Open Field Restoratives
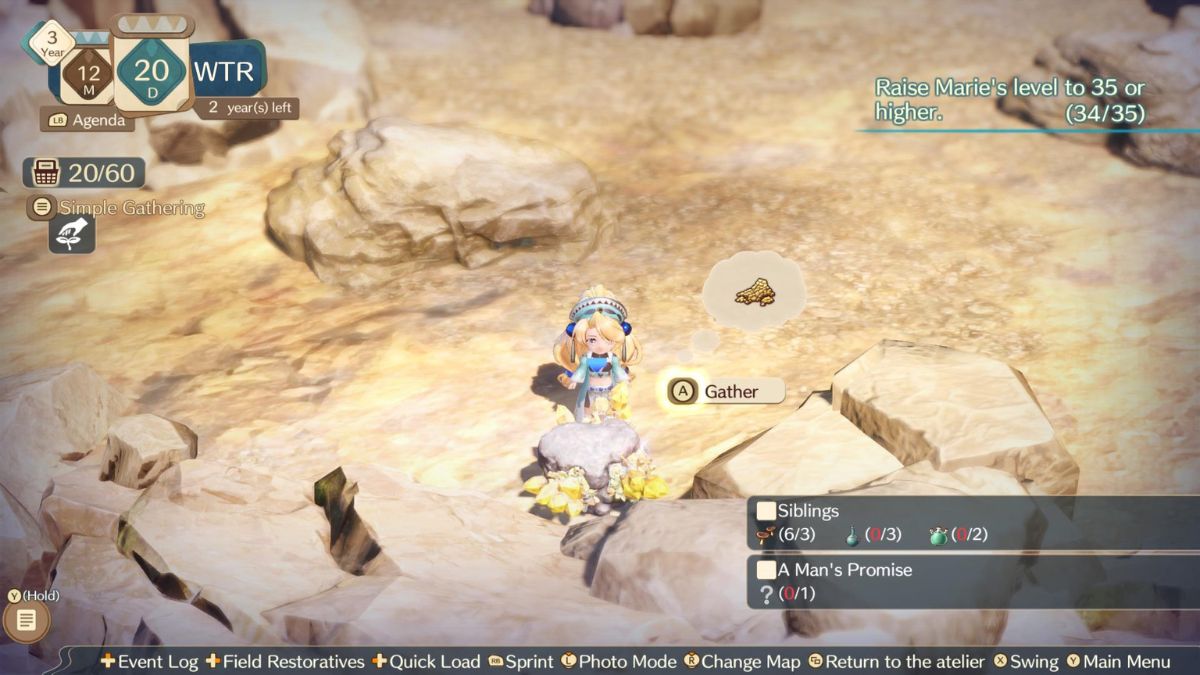Viewport: 1200px width, 675px height. (x=284, y=661)
